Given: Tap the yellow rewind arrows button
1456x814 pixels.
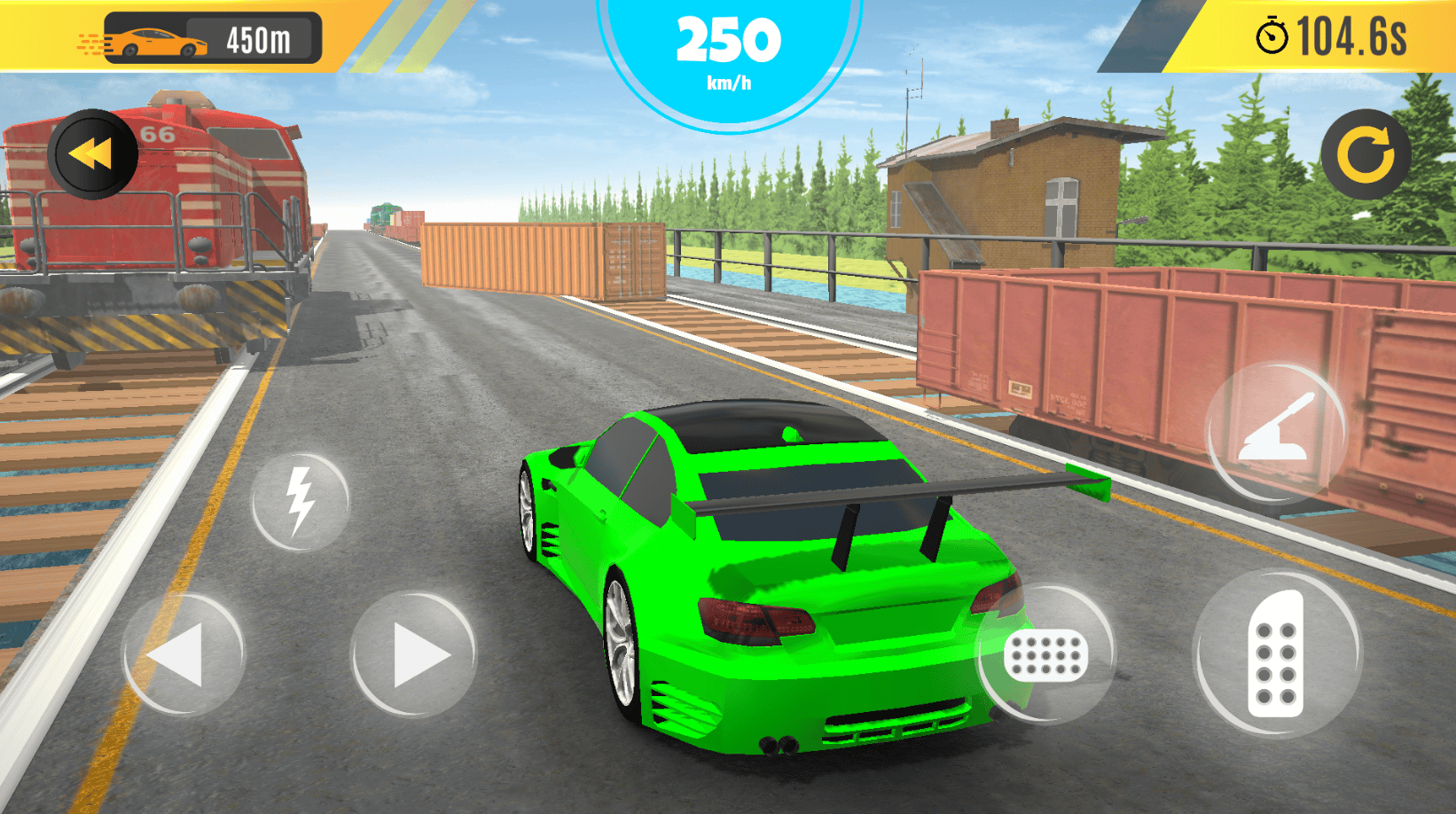Looking at the screenshot, I should click(x=92, y=154).
